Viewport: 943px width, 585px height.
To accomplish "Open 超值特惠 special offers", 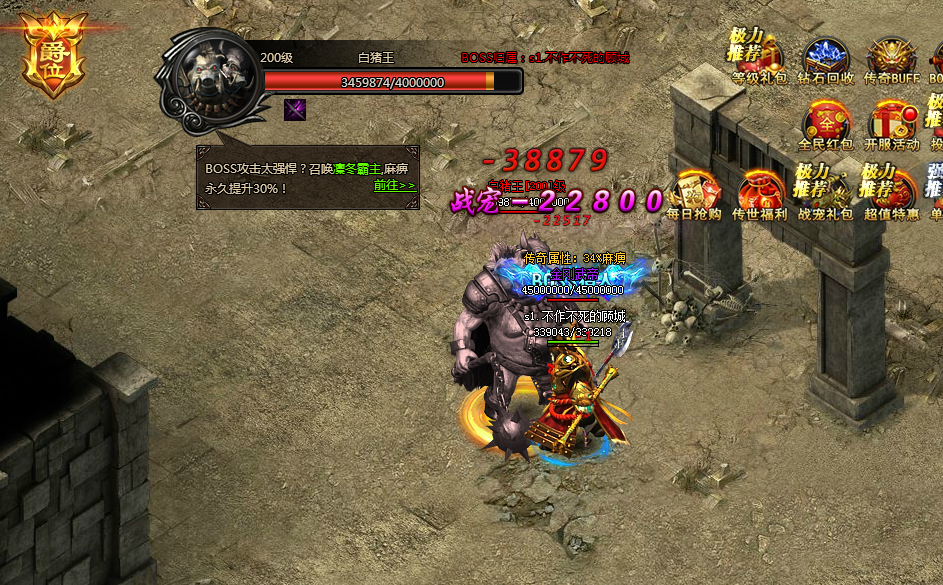I will click(891, 192).
